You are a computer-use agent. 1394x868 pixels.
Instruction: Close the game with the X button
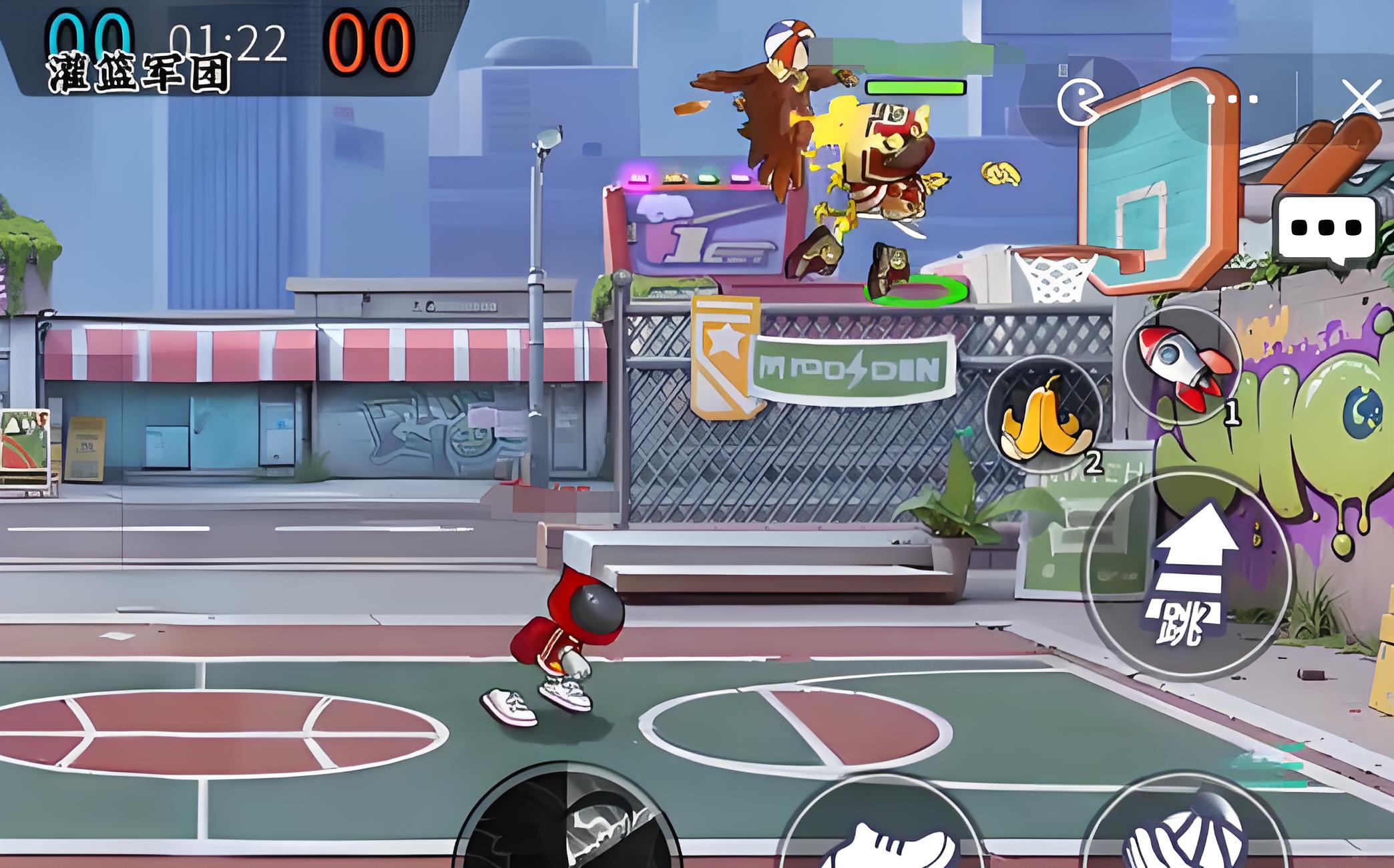1361,100
